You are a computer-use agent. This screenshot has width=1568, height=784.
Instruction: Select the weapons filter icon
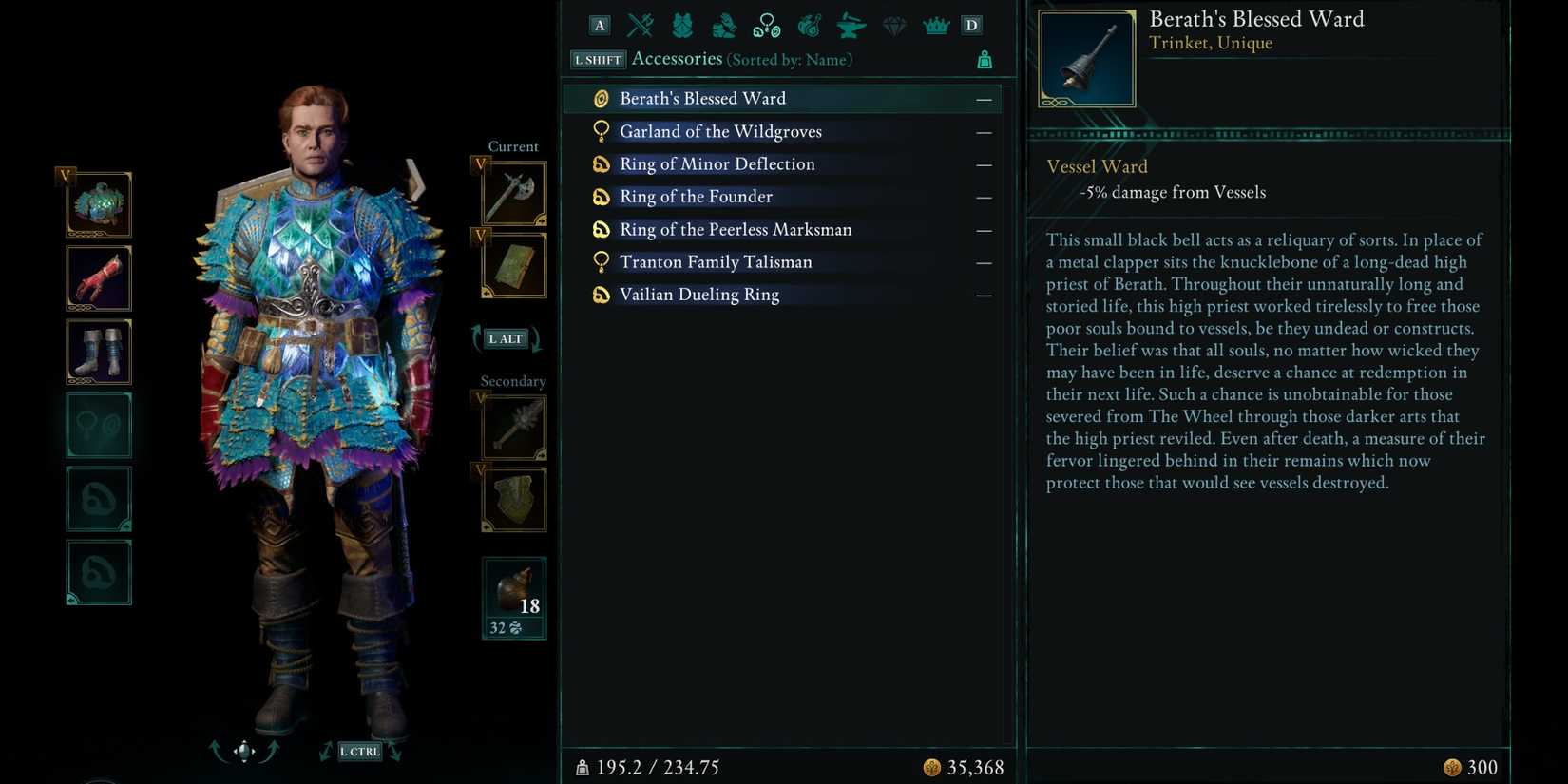[639, 25]
